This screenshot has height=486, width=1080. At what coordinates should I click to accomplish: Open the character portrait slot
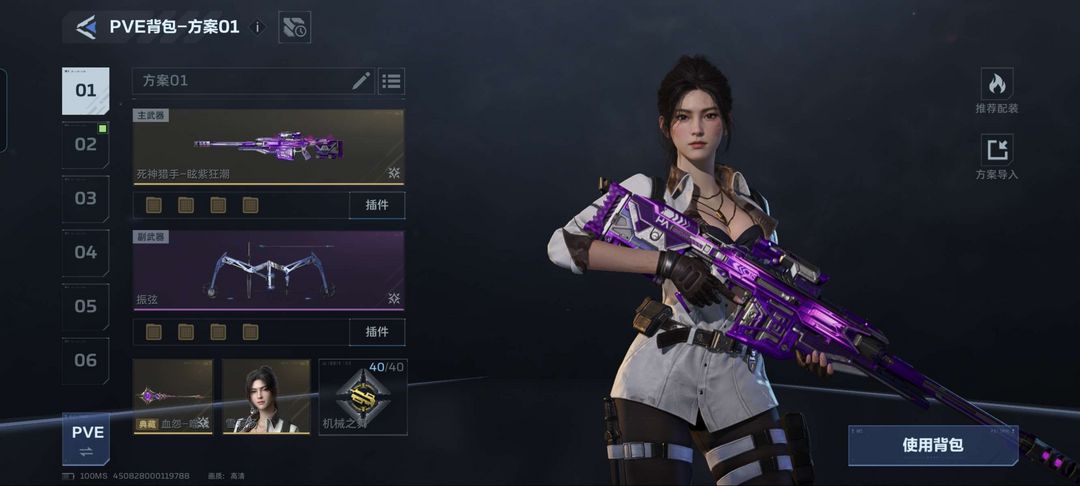click(x=266, y=397)
